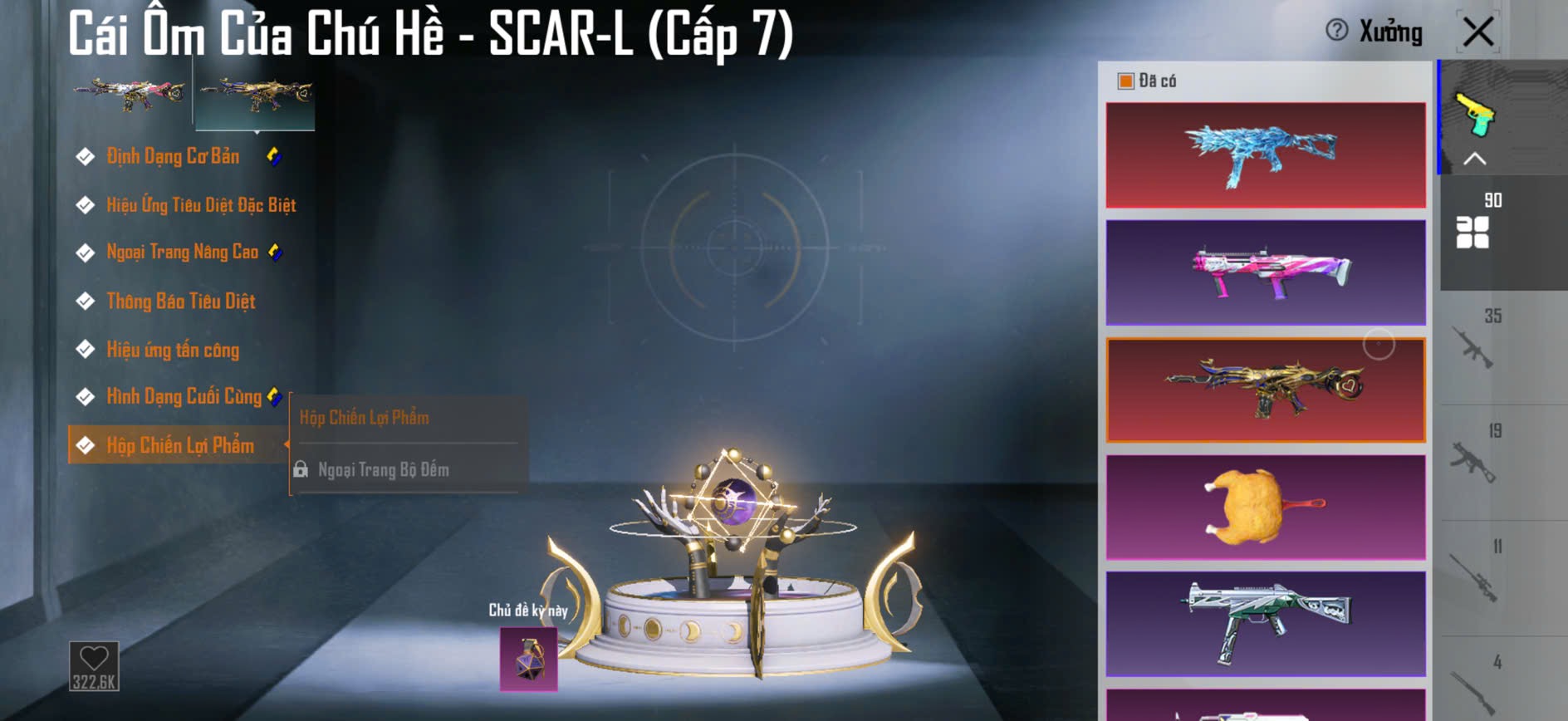Select the icy blue gun skin
Viewport: 1568px width, 721px height.
click(x=1265, y=155)
